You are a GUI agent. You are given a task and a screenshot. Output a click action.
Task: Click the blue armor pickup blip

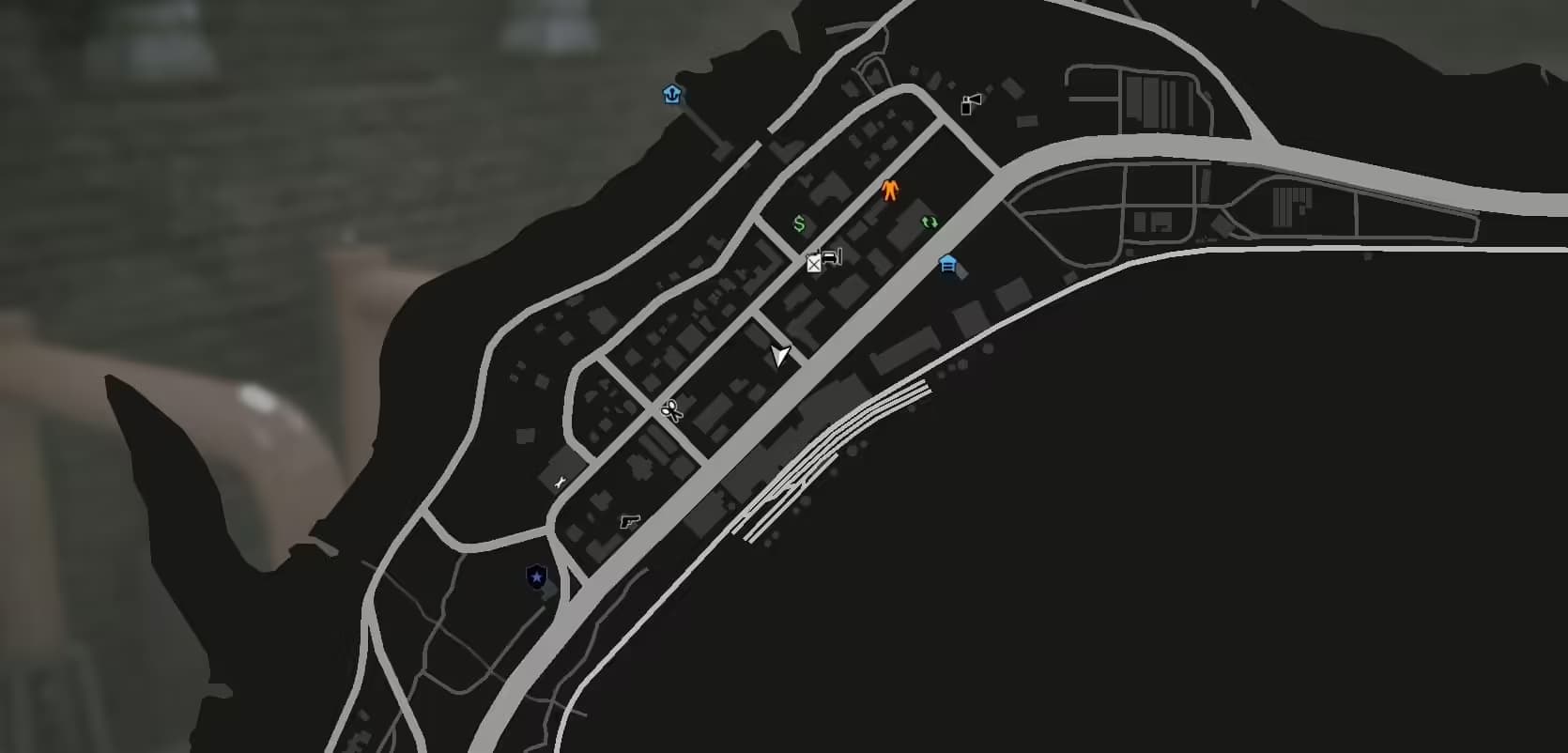[672, 94]
